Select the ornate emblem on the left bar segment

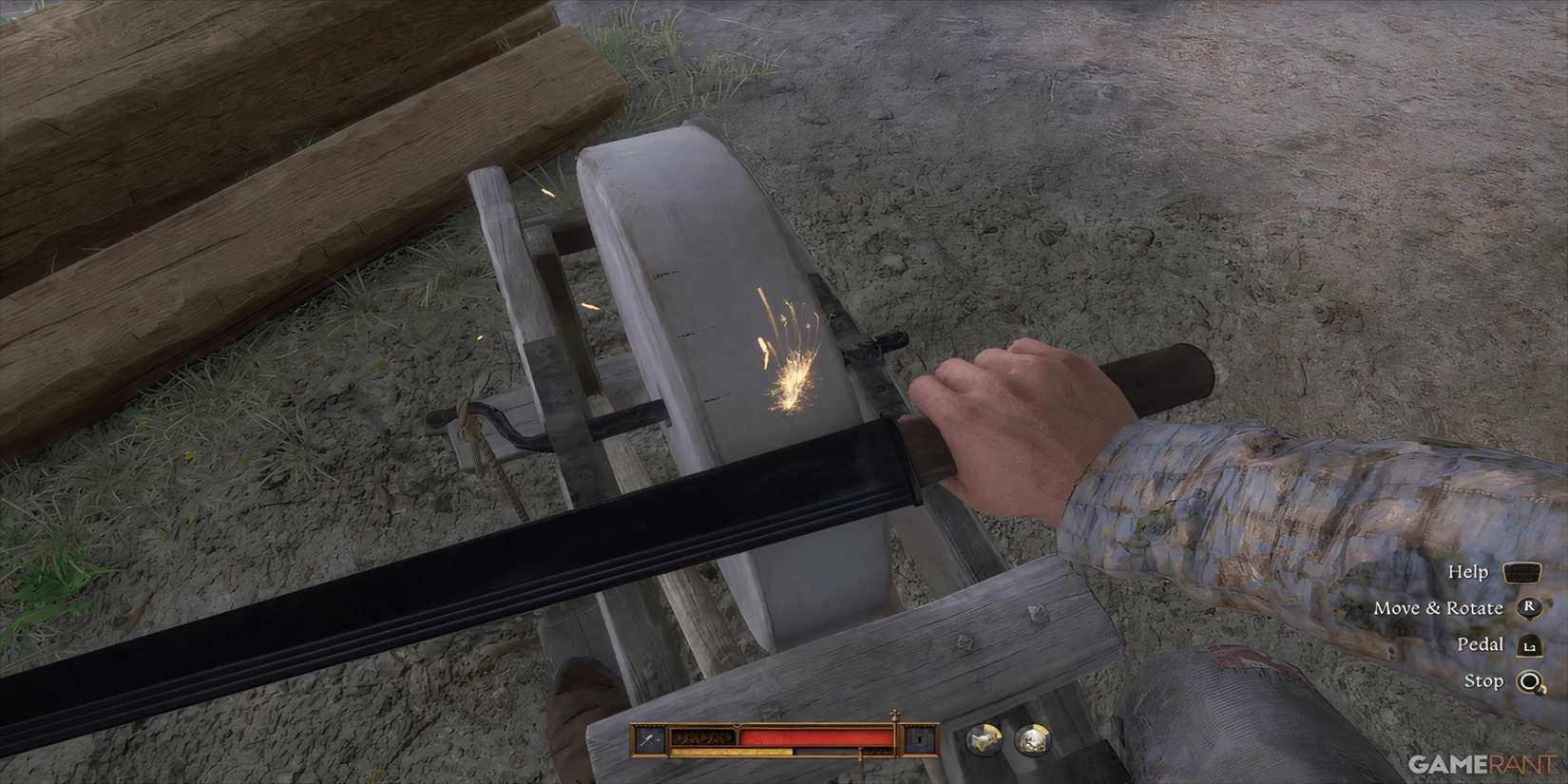[x=702, y=737]
